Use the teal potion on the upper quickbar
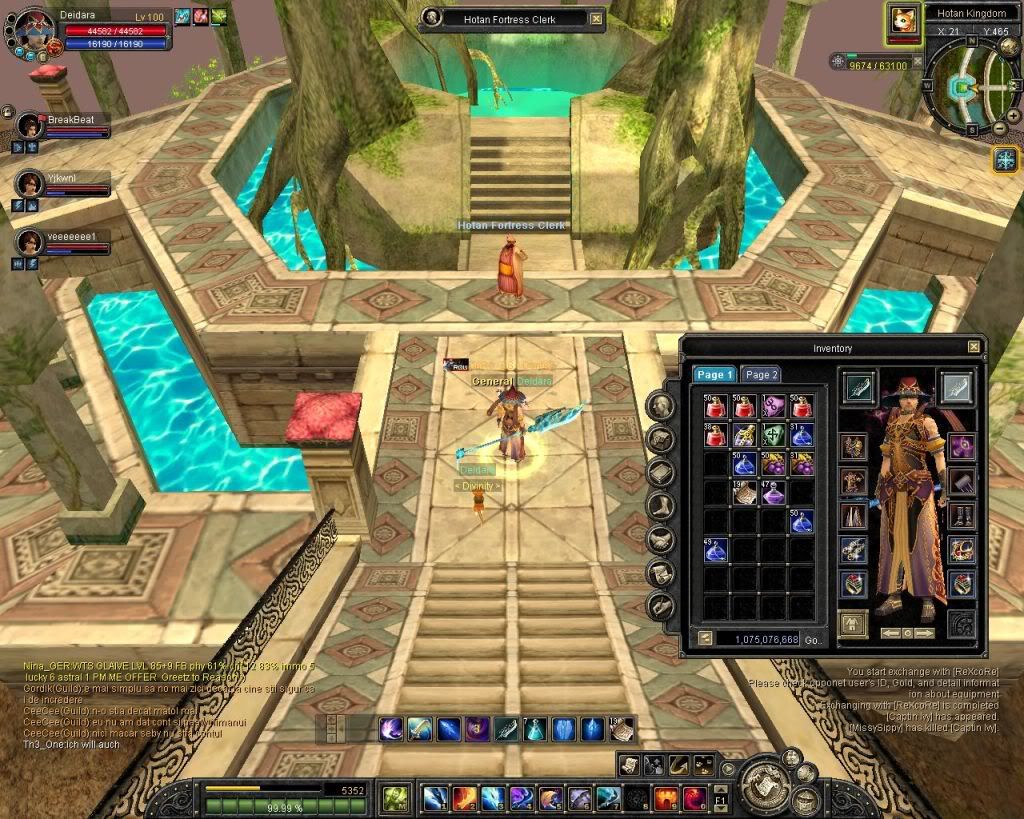 [x=536, y=730]
